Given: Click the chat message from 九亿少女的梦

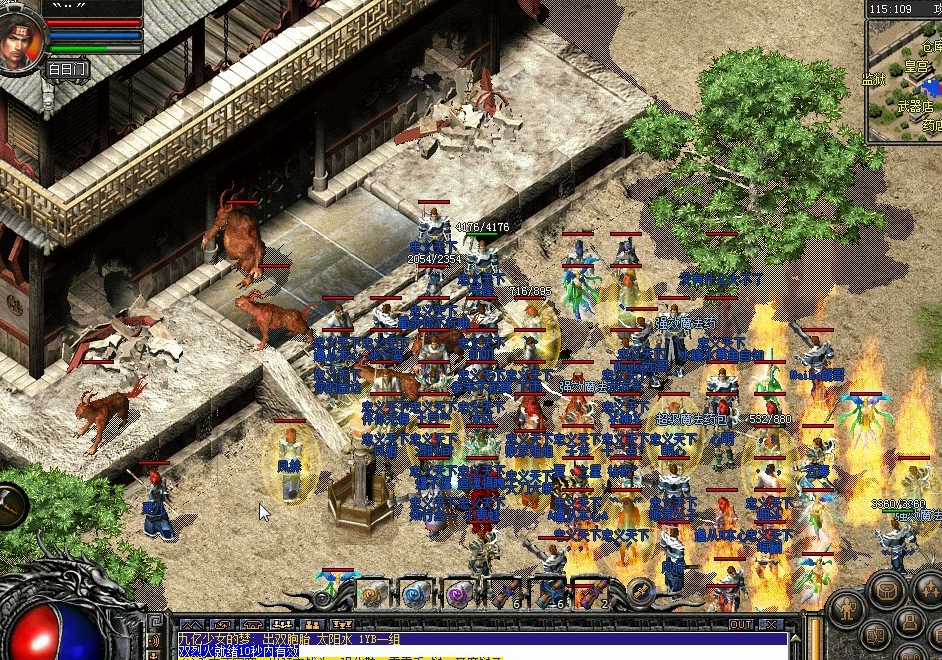Looking at the screenshot, I should [x=290, y=638].
